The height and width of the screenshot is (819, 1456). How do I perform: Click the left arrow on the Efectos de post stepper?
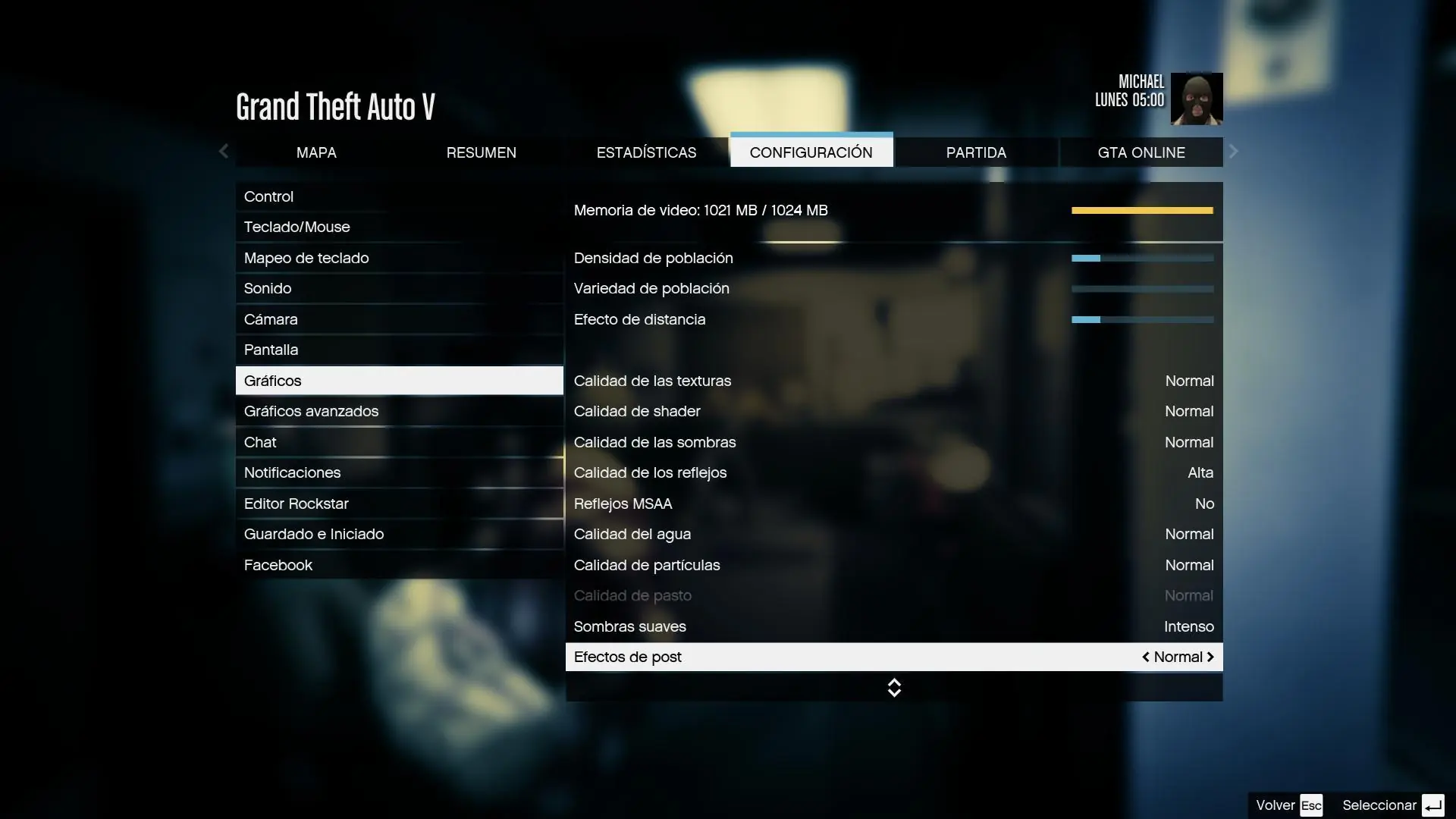(x=1146, y=657)
